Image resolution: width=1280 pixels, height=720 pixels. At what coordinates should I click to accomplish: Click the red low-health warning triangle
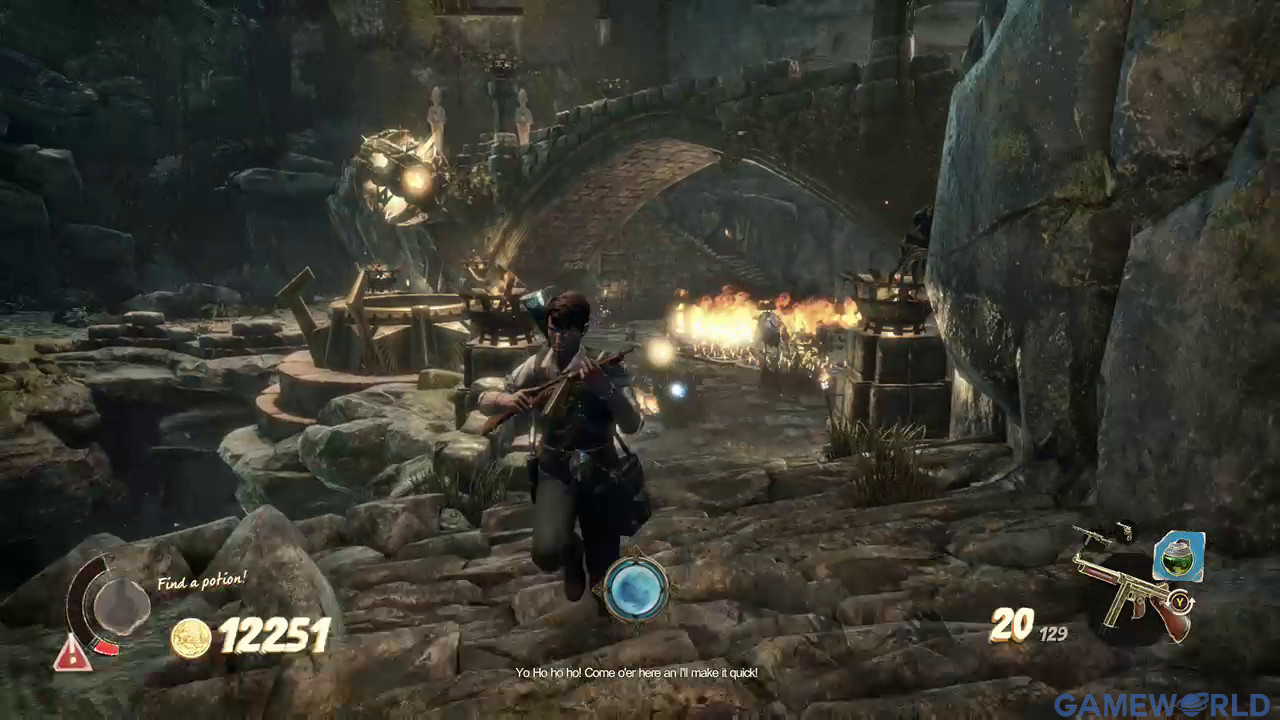(x=72, y=654)
